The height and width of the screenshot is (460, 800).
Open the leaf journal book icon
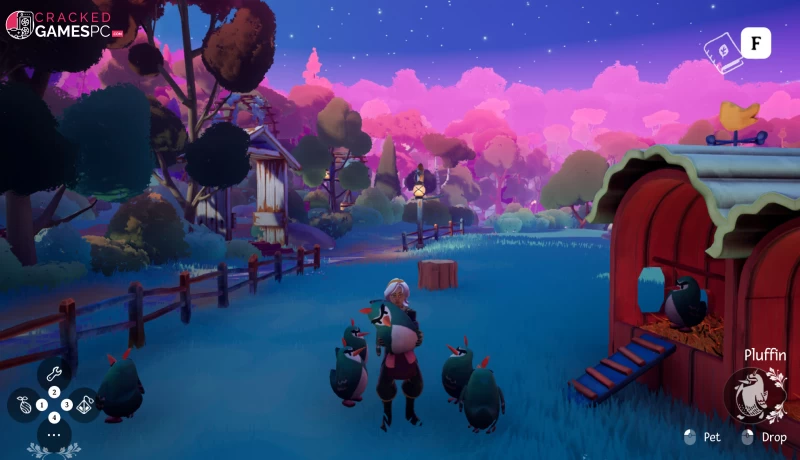pyautogui.click(x=720, y=45)
